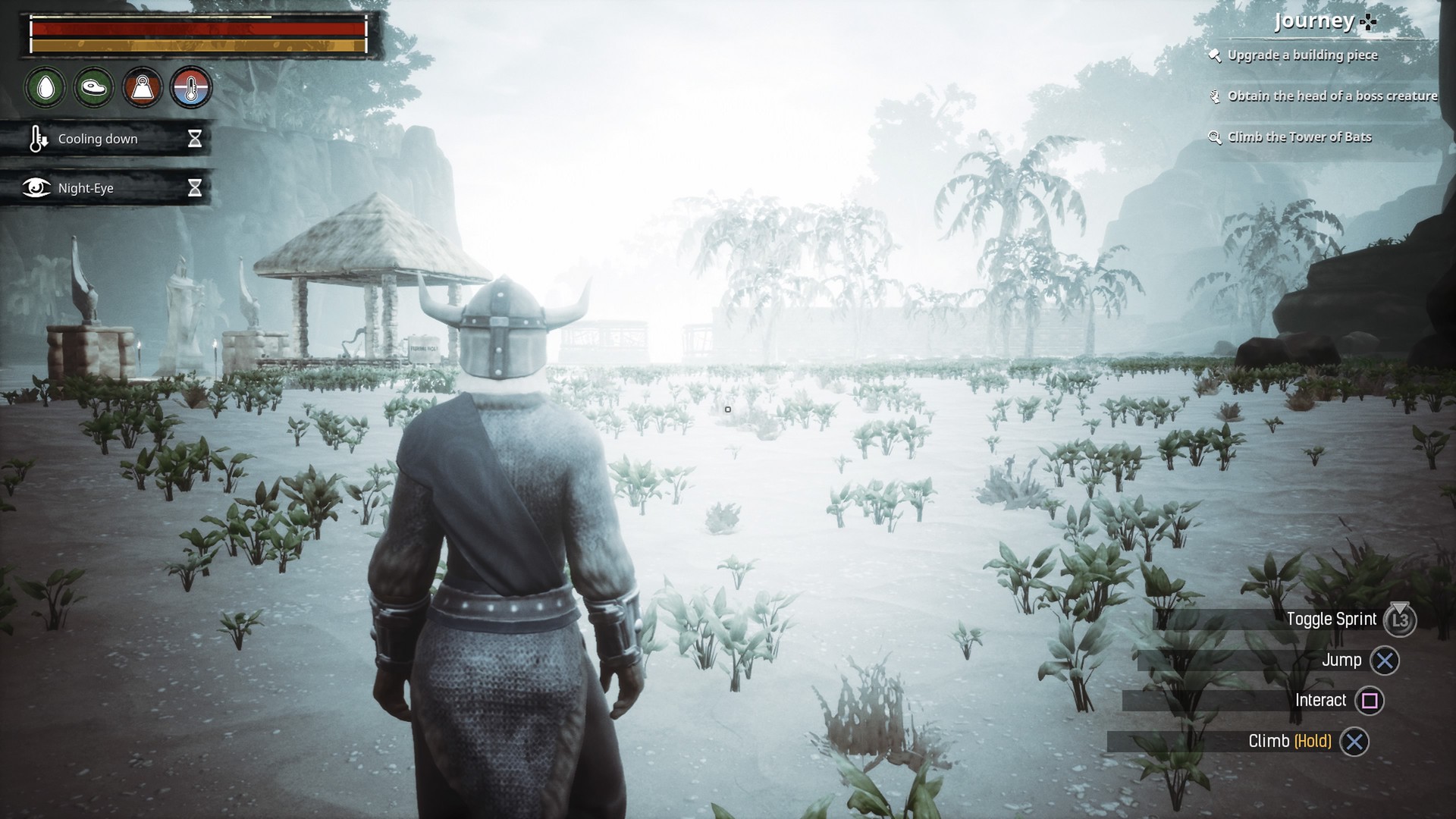The image size is (1456, 819).
Task: Click the boss creature head objective
Action: (1332, 96)
